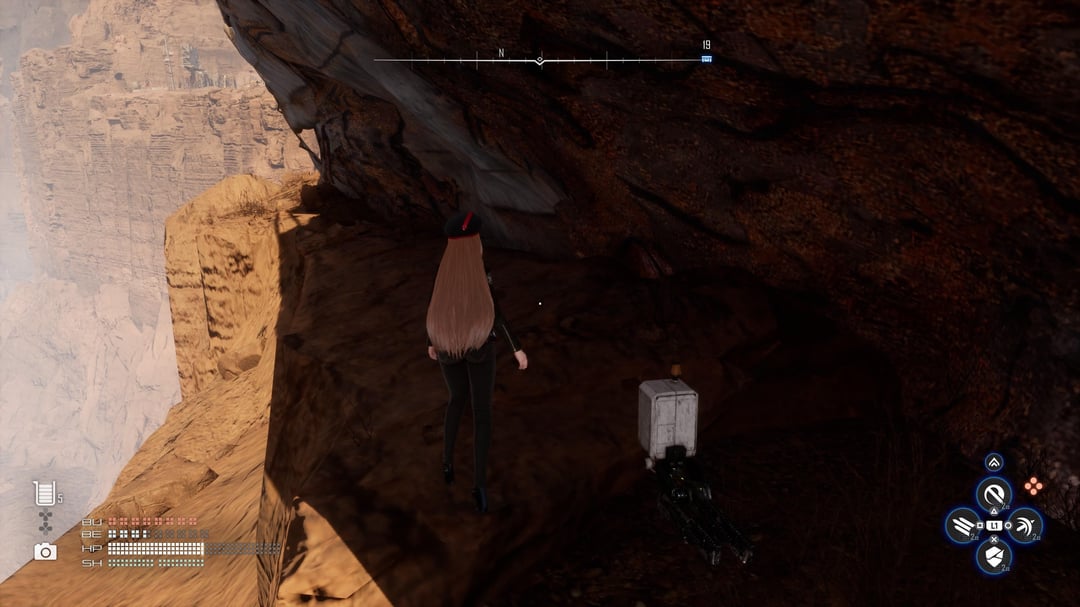The image size is (1080, 607).
Task: Use the arrow-burst skill icon
Action: click(x=1025, y=525)
